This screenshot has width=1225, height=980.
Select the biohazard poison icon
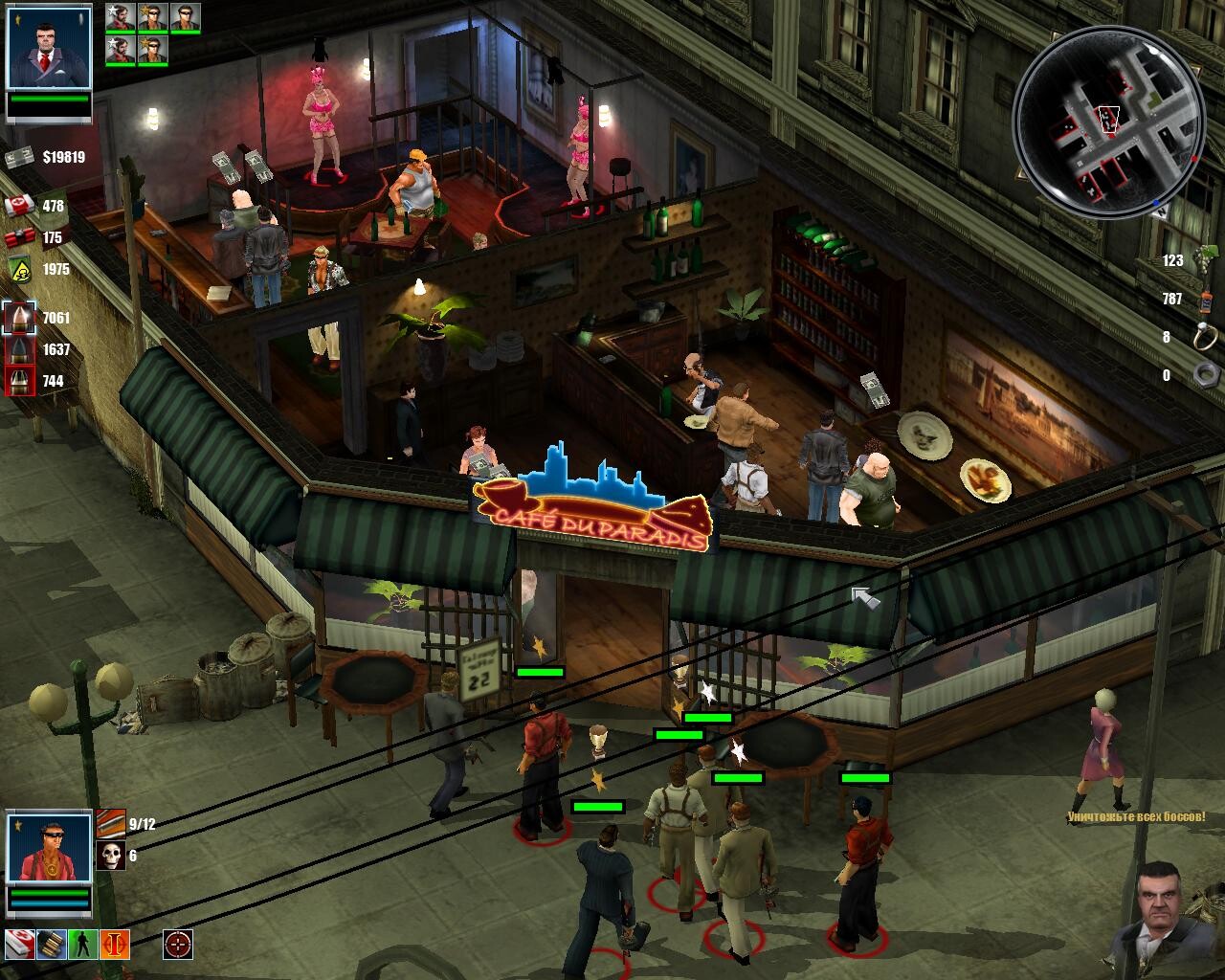19,269
